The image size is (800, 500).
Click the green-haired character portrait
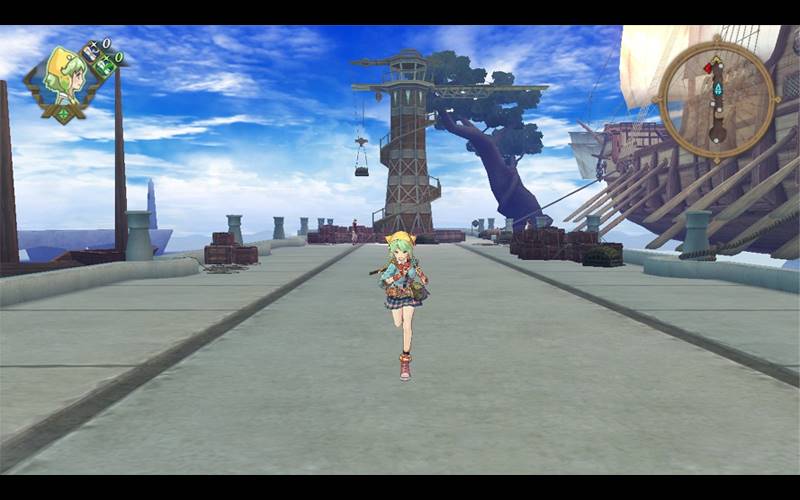[62, 76]
